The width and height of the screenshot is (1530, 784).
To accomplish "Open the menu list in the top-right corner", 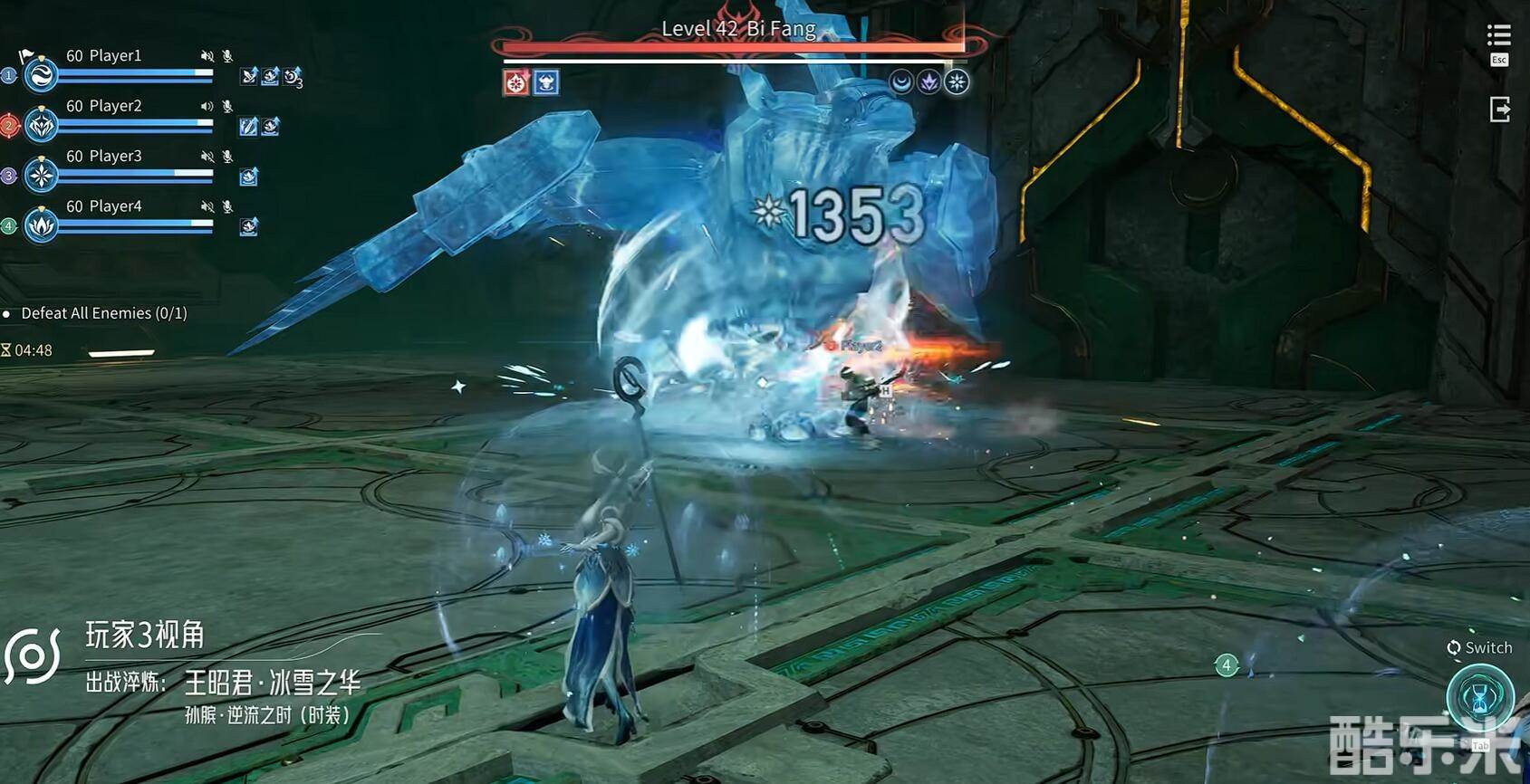I will pos(1498,36).
